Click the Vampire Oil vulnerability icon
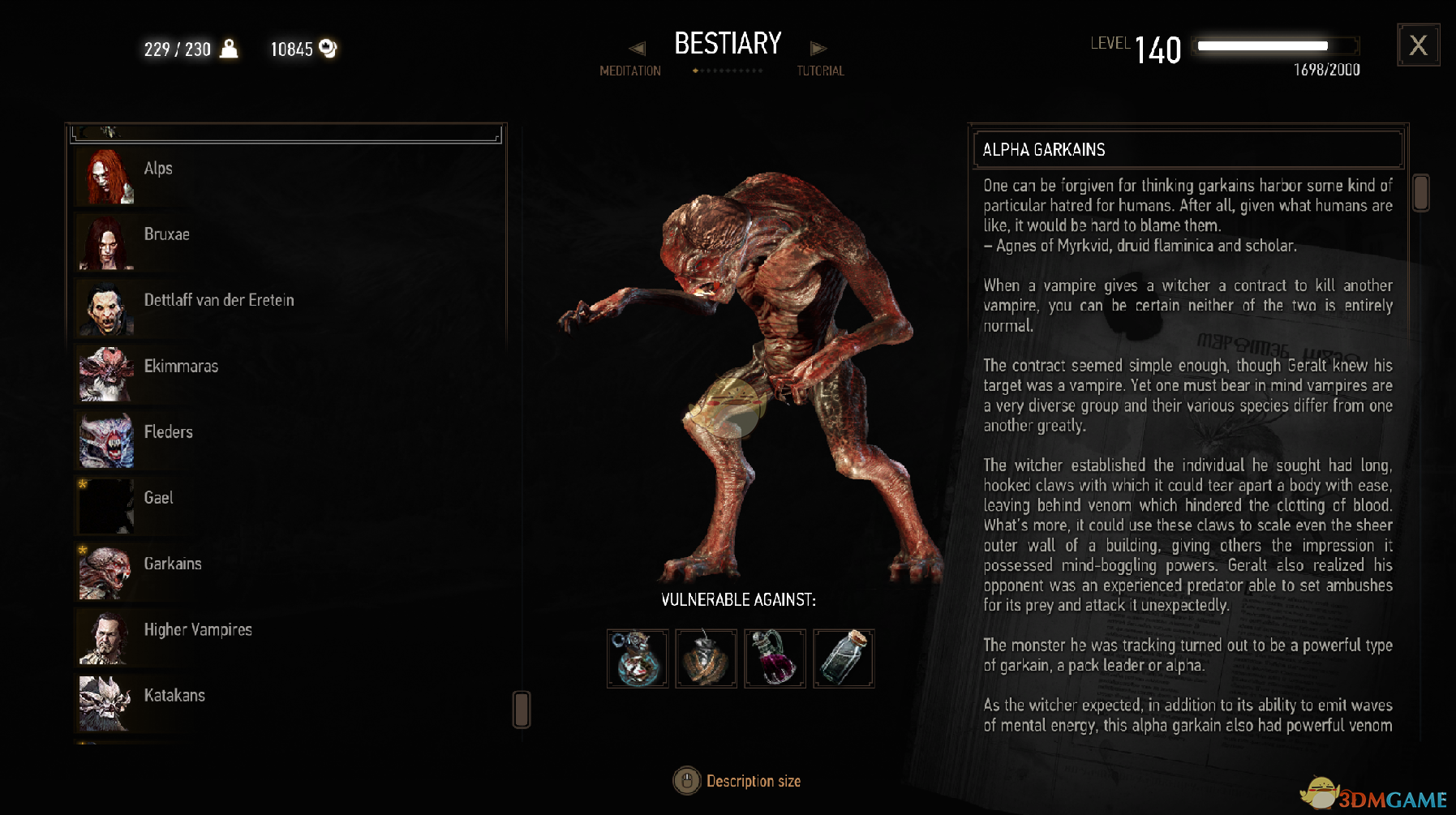Image resolution: width=1456 pixels, height=815 pixels. 706,658
